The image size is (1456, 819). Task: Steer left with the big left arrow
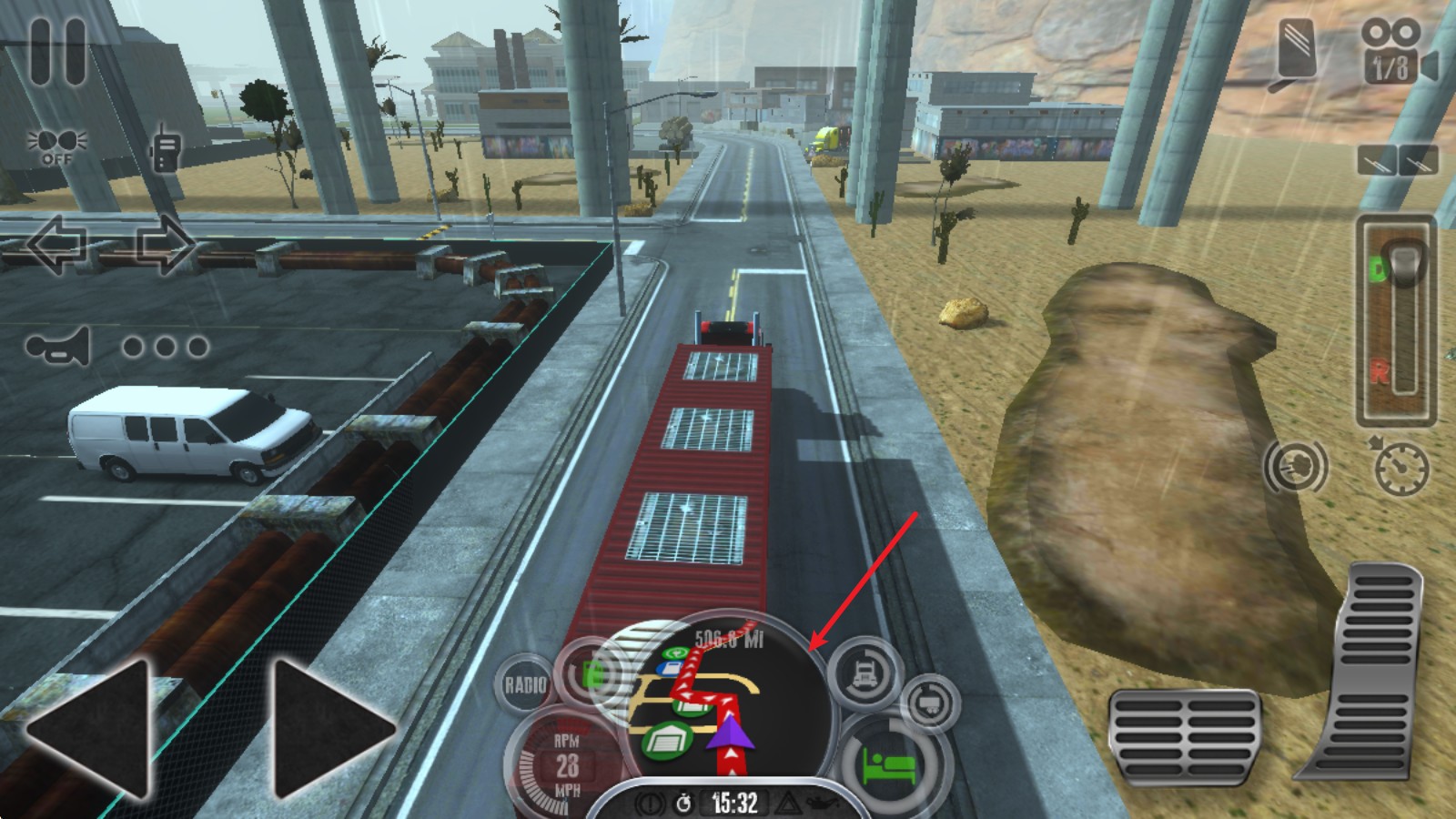[x=91, y=728]
